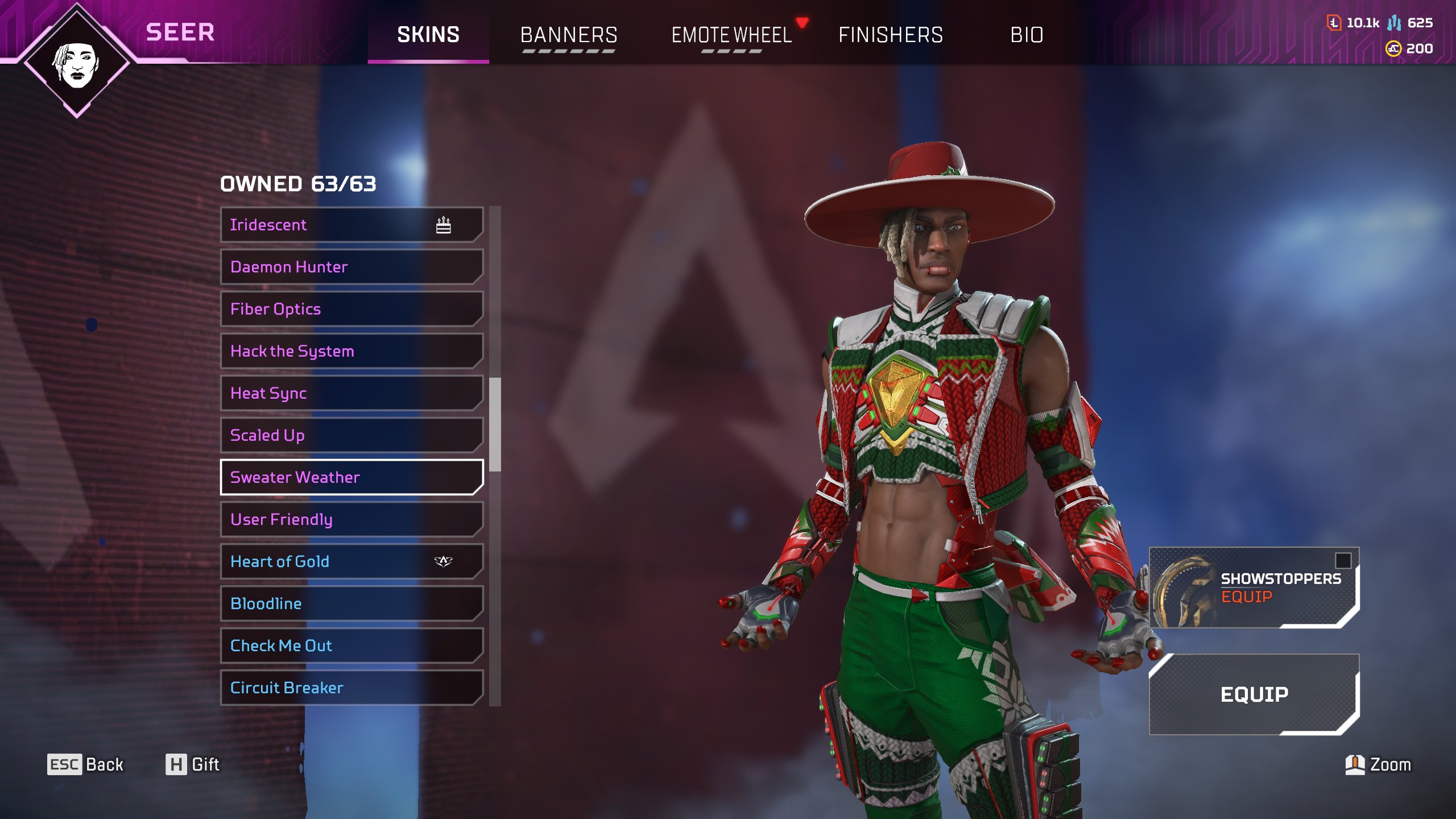The image size is (1456, 819).
Task: Choose the Bloodline skin
Action: point(351,603)
